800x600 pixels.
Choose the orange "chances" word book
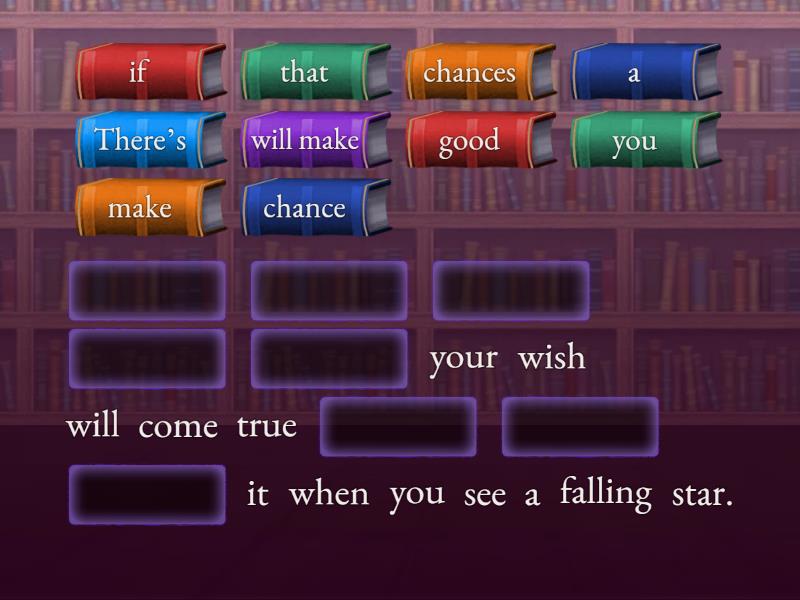[x=469, y=72]
